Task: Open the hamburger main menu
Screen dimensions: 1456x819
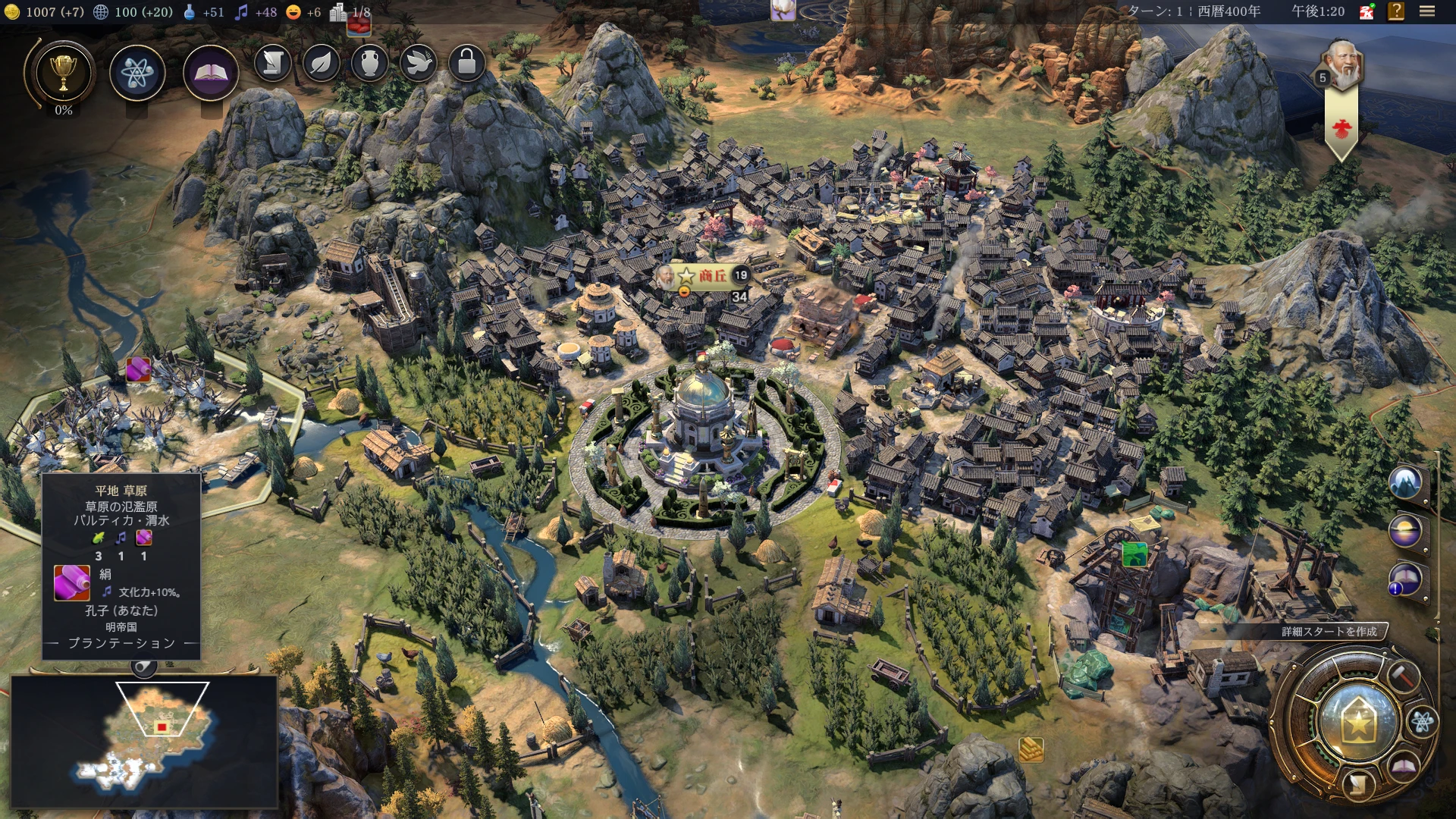Action: pyautogui.click(x=1427, y=11)
